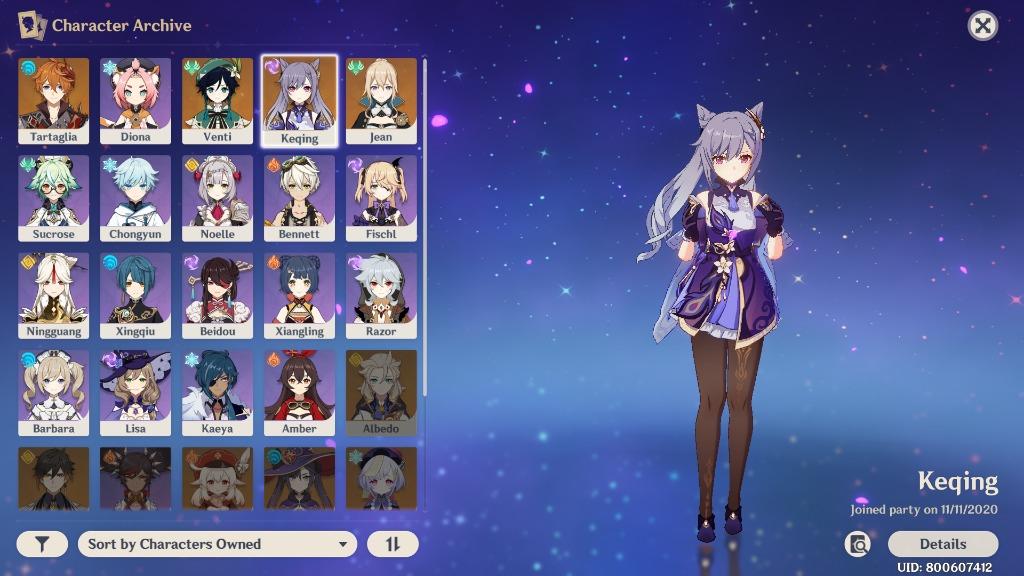Screen dimensions: 1024x576
Task: Close the Character Archive screen
Action: [x=983, y=26]
